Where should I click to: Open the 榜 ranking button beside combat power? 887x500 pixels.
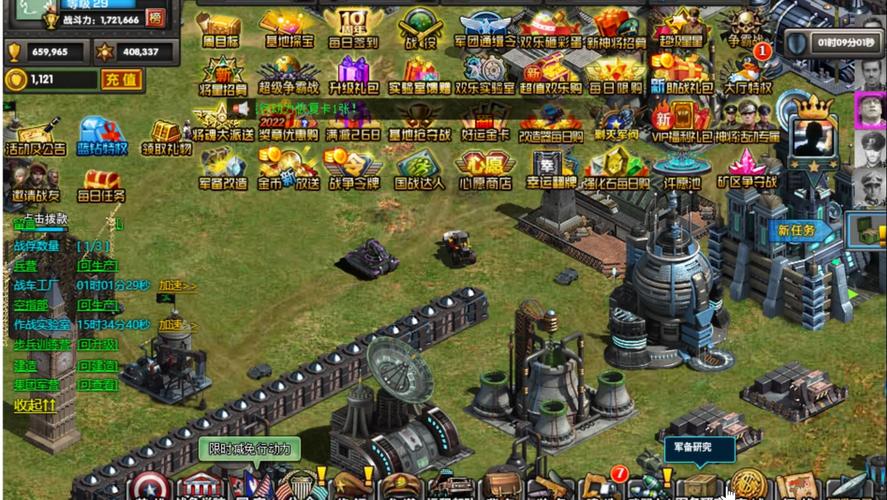click(x=155, y=19)
